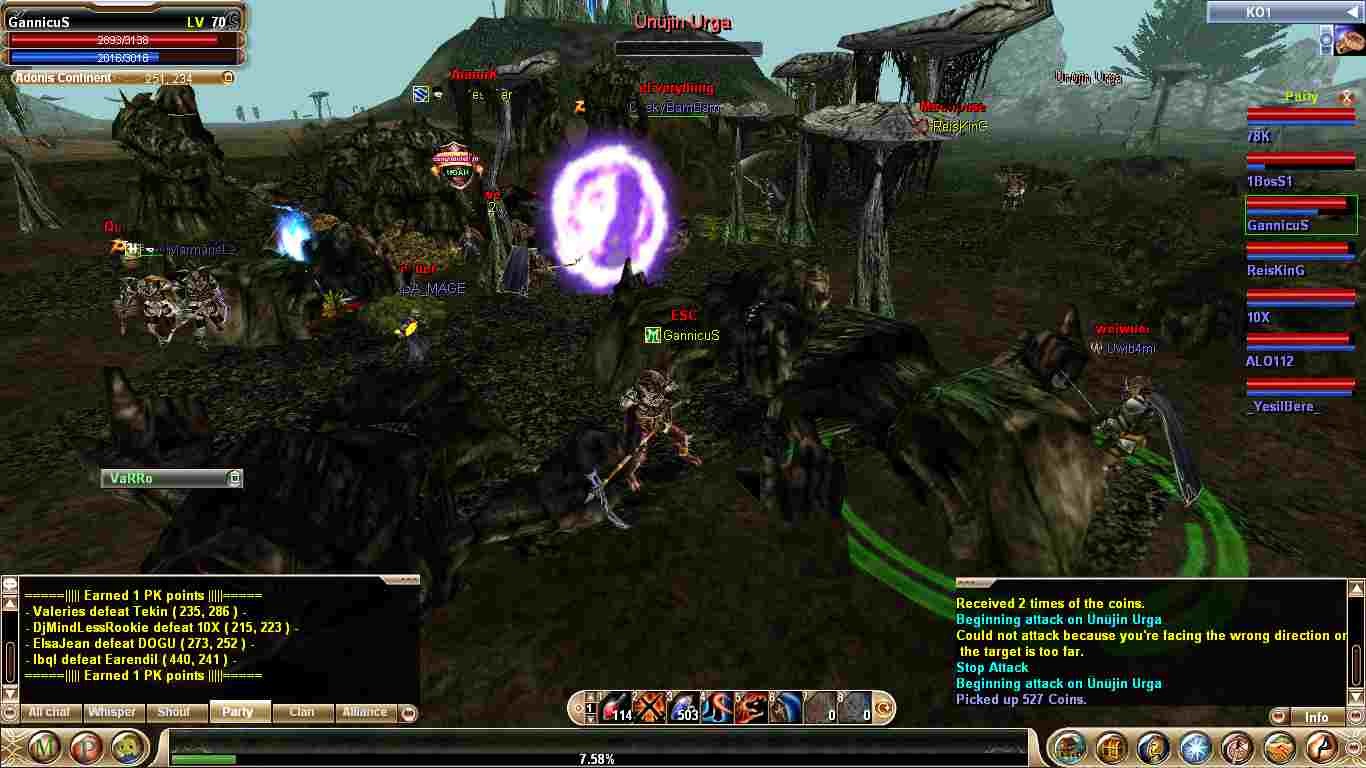This screenshot has width=1366, height=768.
Task: Switch to the All chat tab
Action: pos(49,712)
